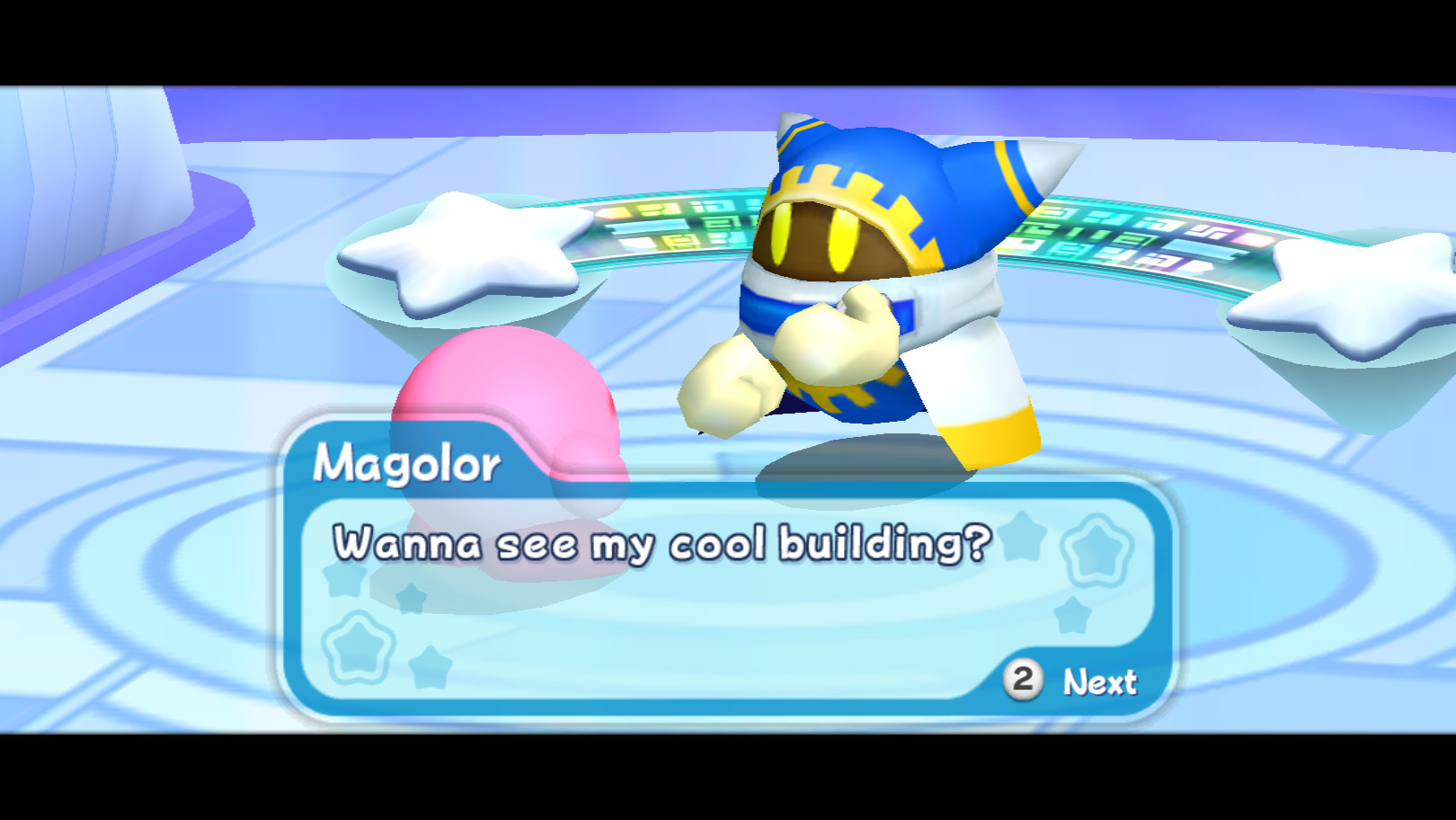Click the circled 2 button prompt
This screenshot has height=820, width=1456.
[x=1022, y=681]
